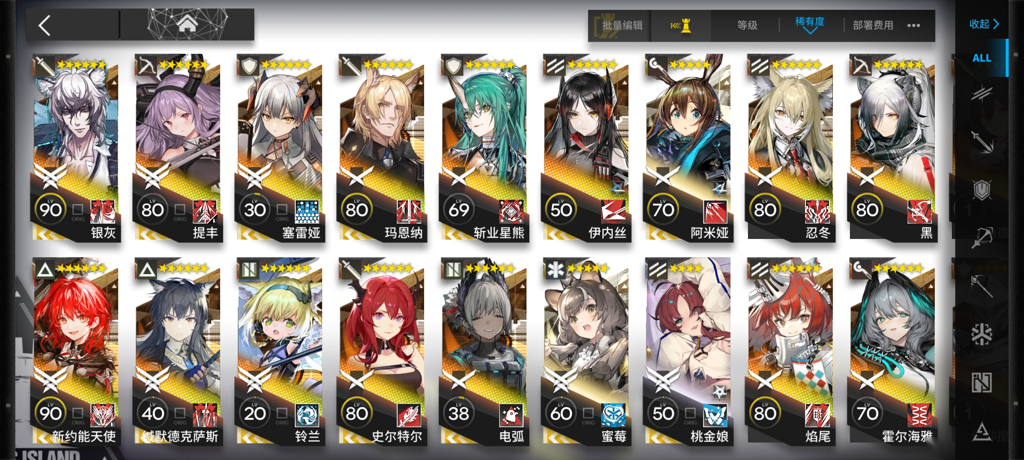Screen dimensions: 1024x460
Task: Sort operators by rarity (稀有度)
Action: tap(810, 24)
